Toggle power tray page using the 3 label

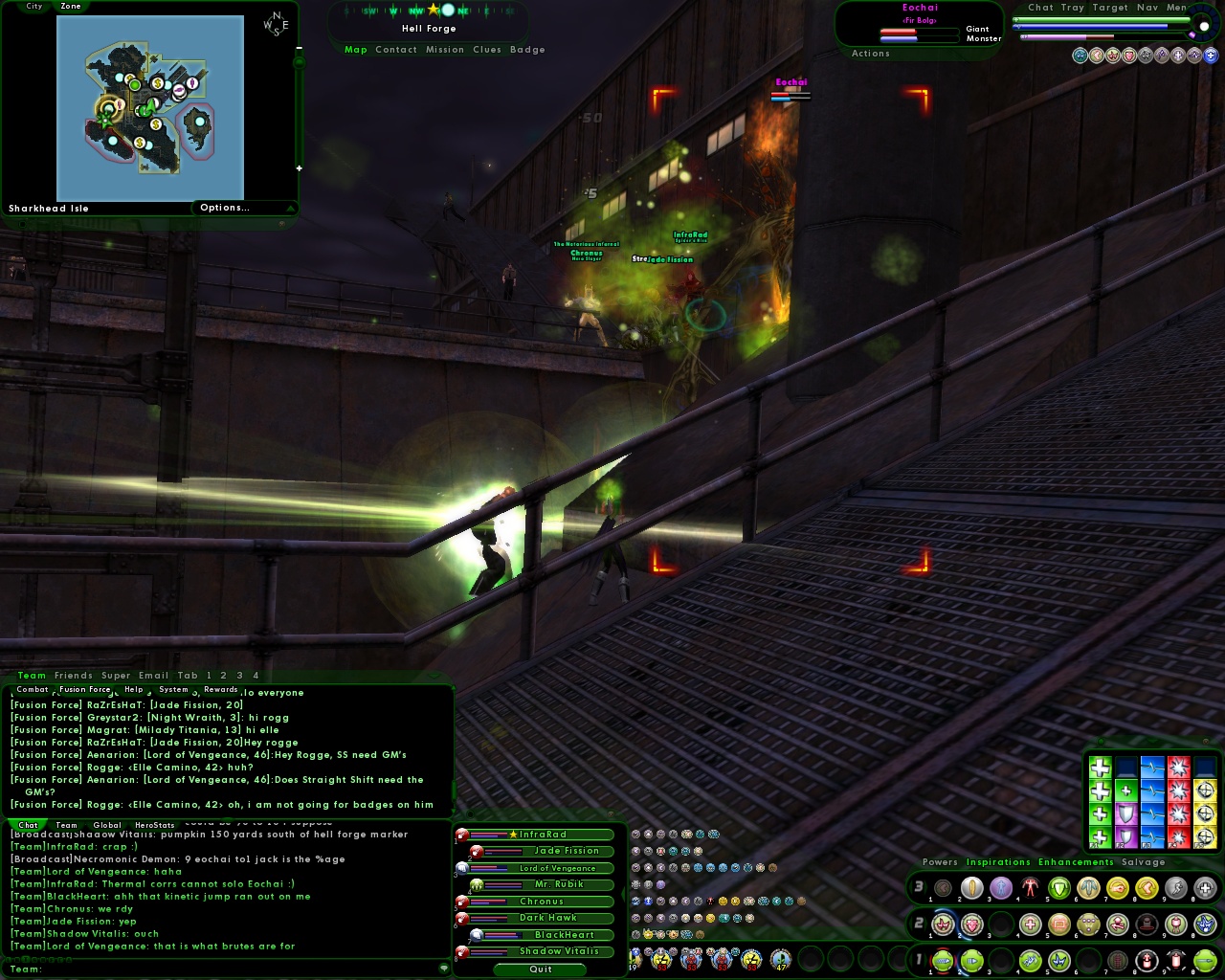tap(919, 887)
